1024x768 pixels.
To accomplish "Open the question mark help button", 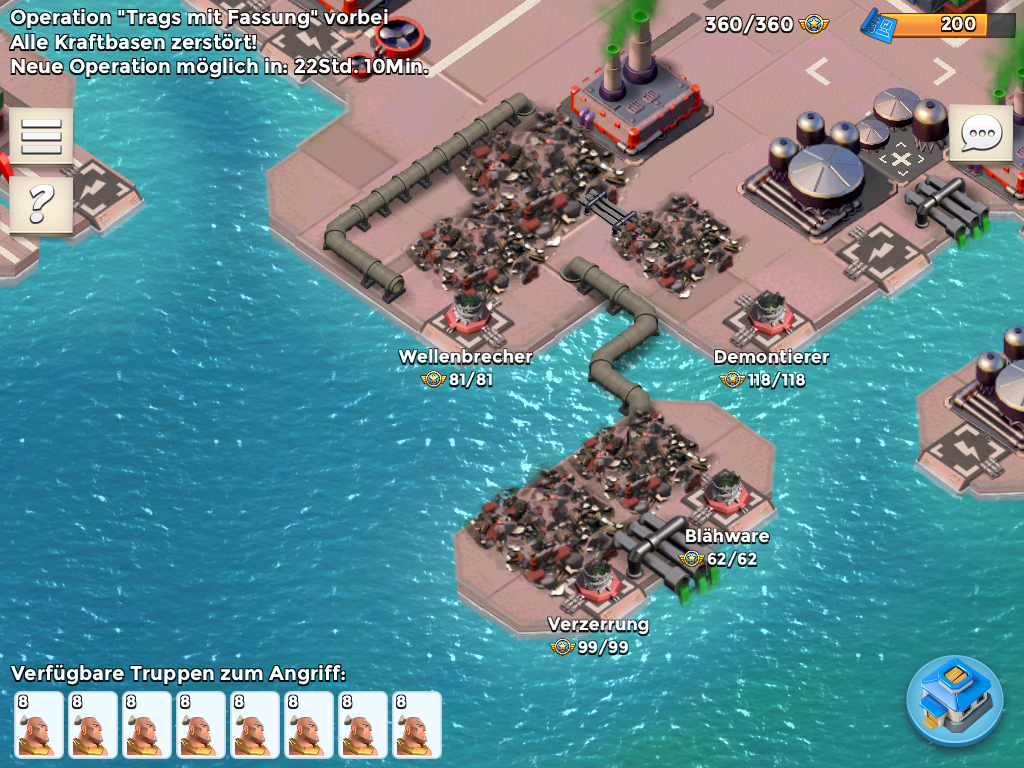I will coord(41,203).
